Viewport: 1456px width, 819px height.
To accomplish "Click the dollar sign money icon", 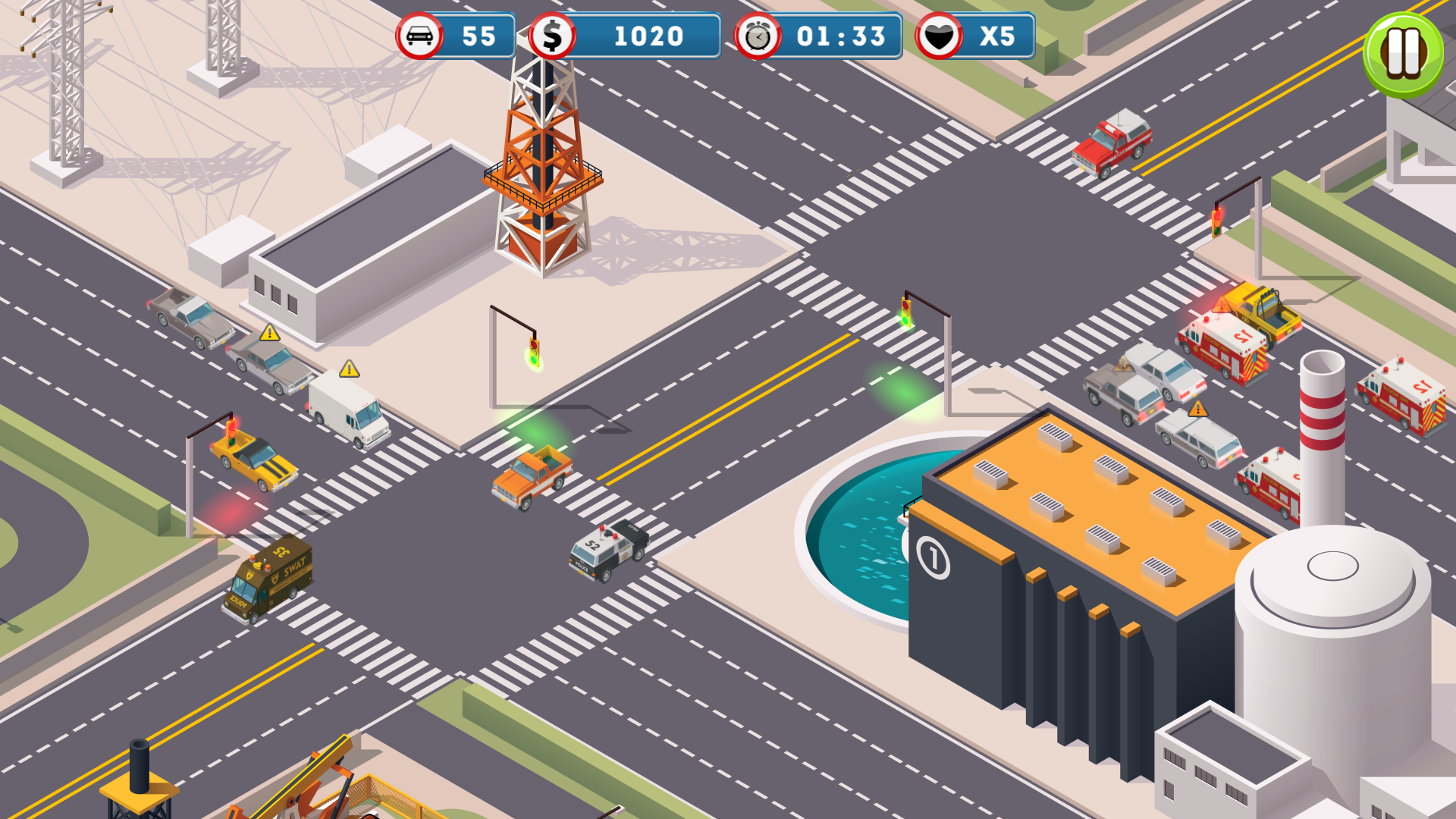I will [x=554, y=36].
